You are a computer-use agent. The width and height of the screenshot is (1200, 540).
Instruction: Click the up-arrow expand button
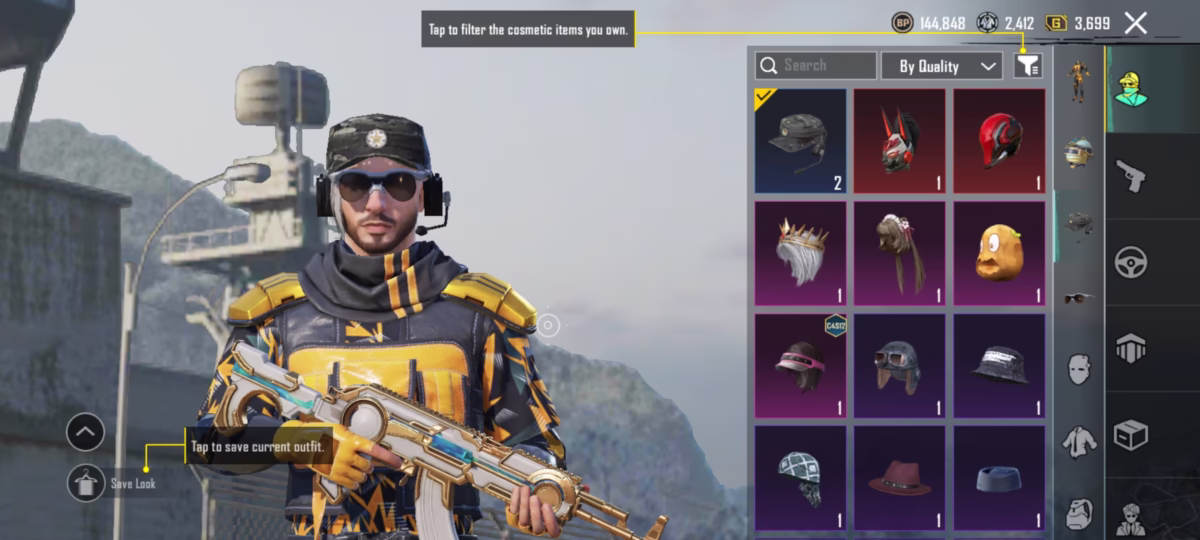(x=86, y=433)
